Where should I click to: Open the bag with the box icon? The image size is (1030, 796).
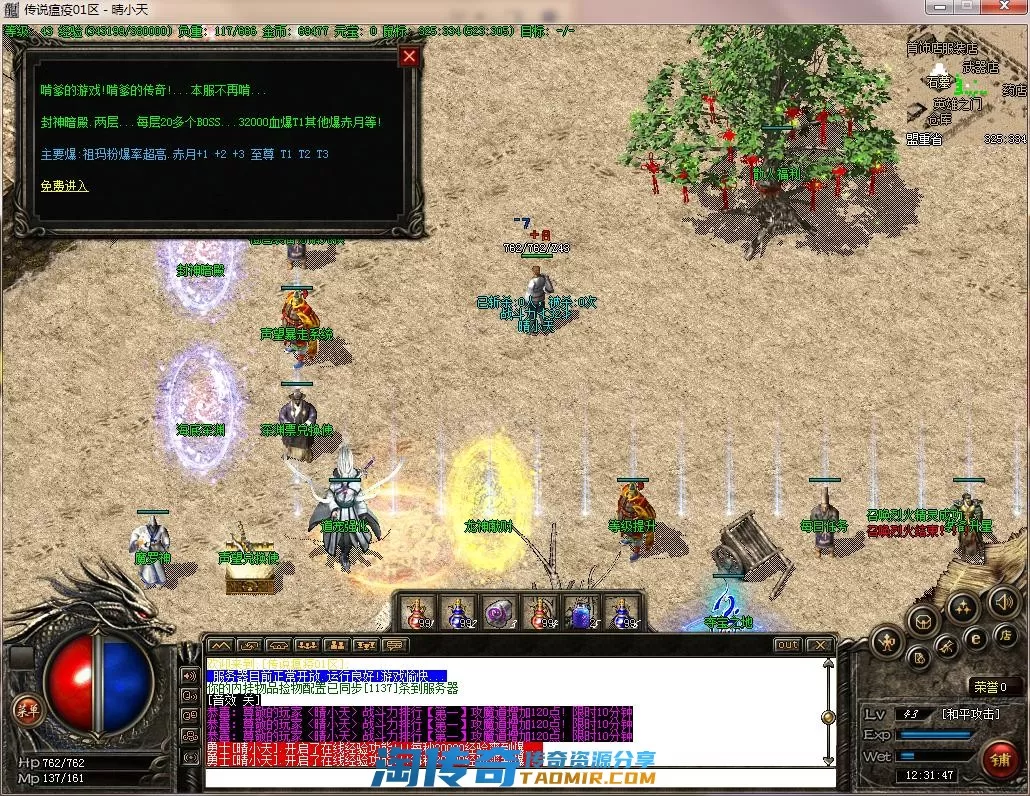[x=923, y=622]
